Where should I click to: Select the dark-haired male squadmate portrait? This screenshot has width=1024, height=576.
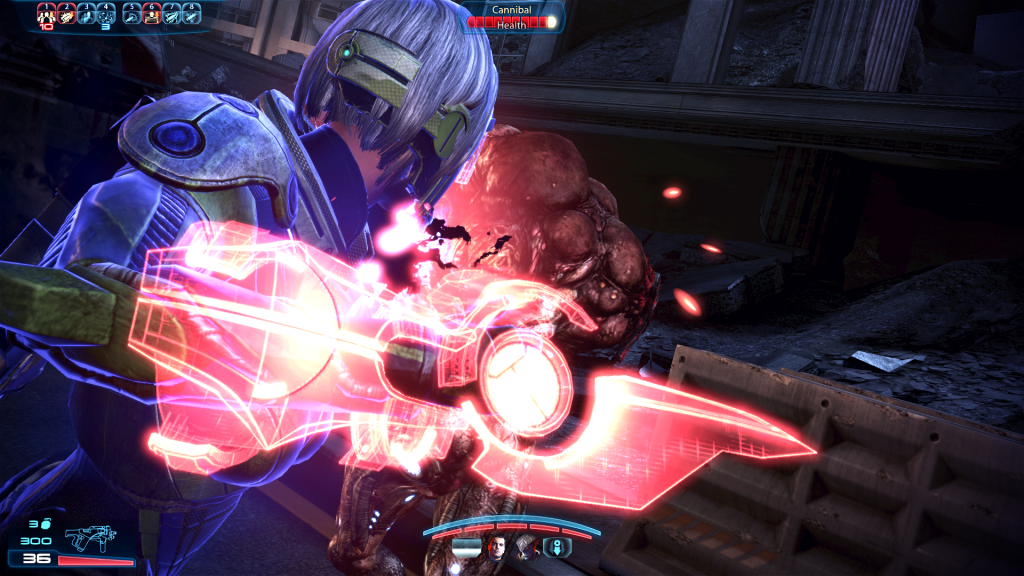(x=497, y=546)
